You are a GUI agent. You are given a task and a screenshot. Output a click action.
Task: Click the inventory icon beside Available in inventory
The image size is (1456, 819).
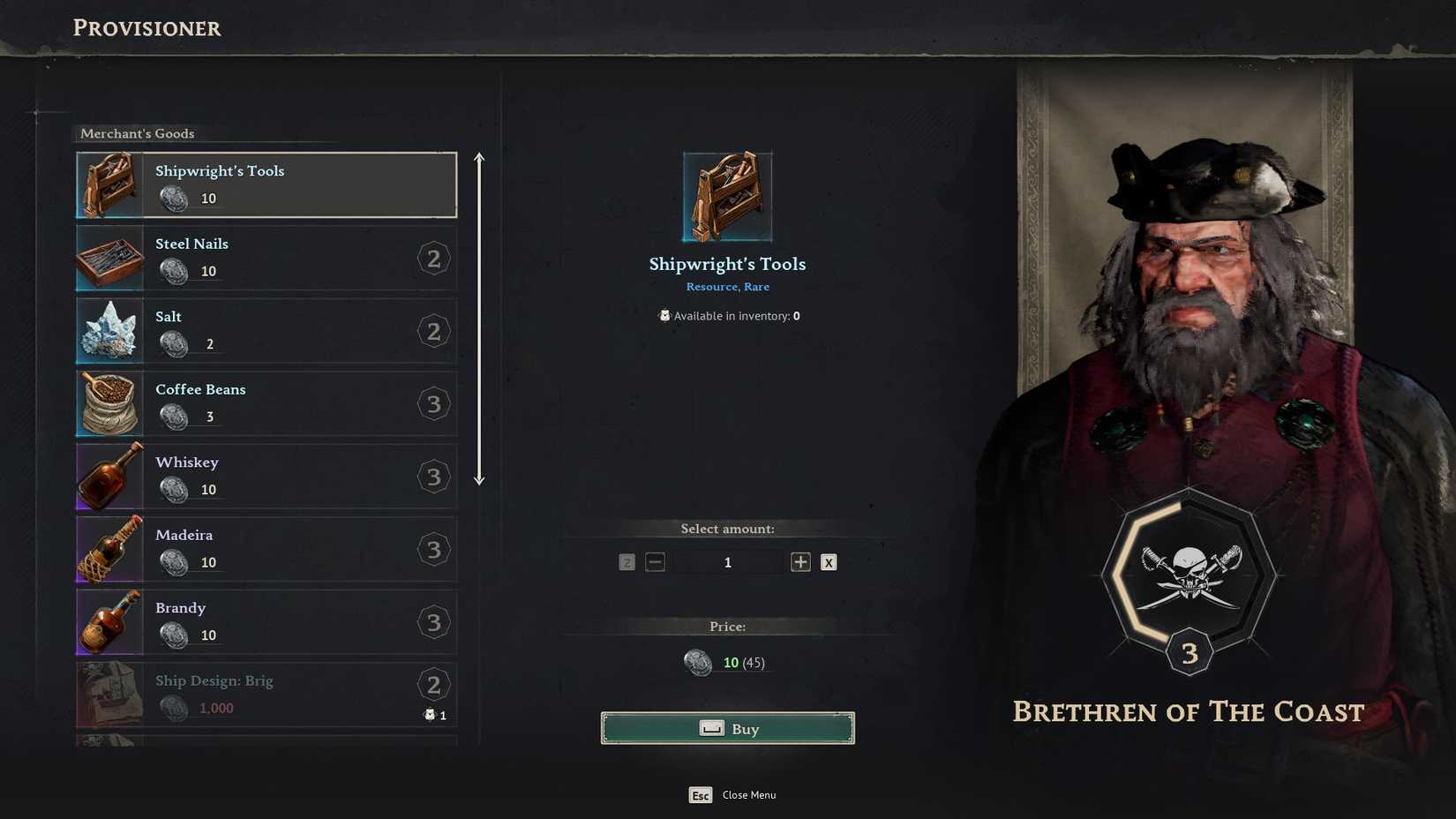tap(664, 315)
